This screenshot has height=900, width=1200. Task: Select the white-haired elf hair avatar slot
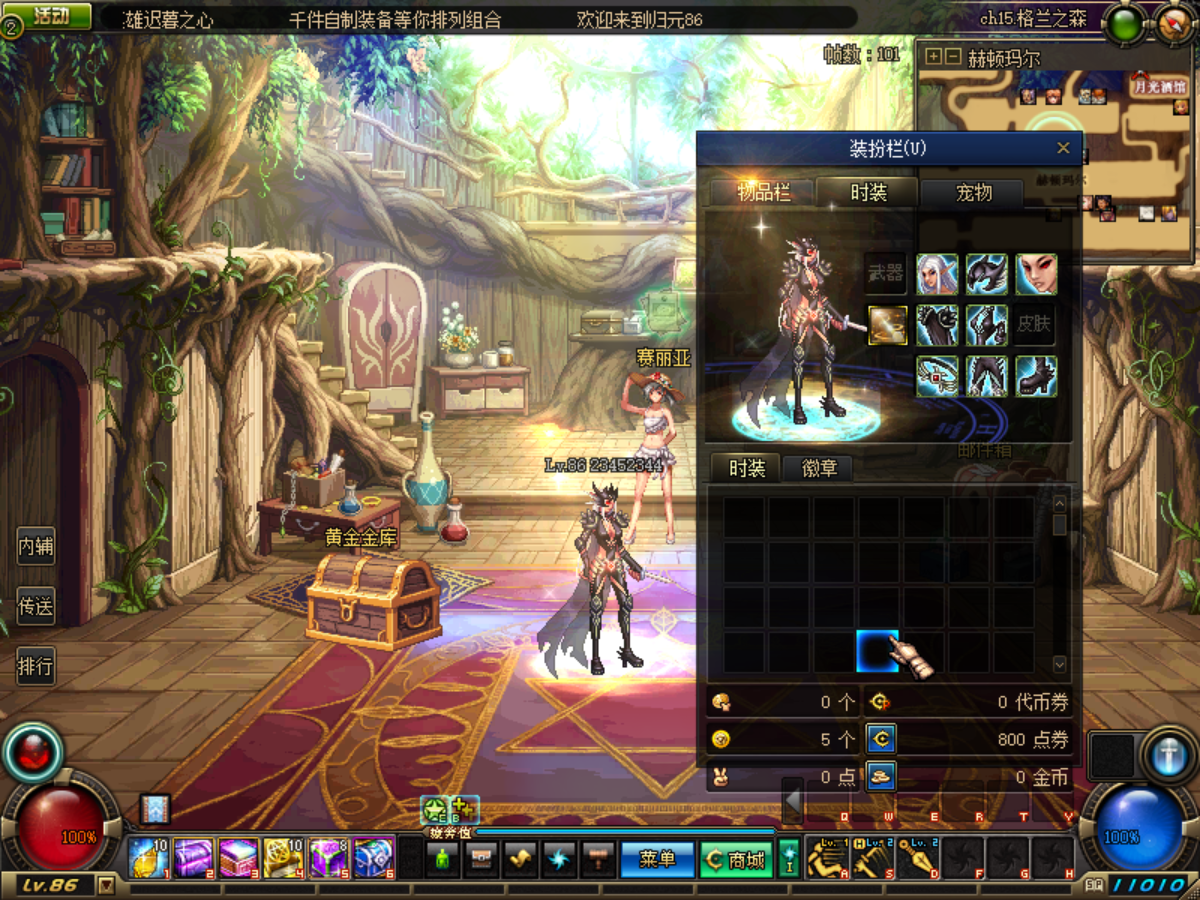point(937,274)
